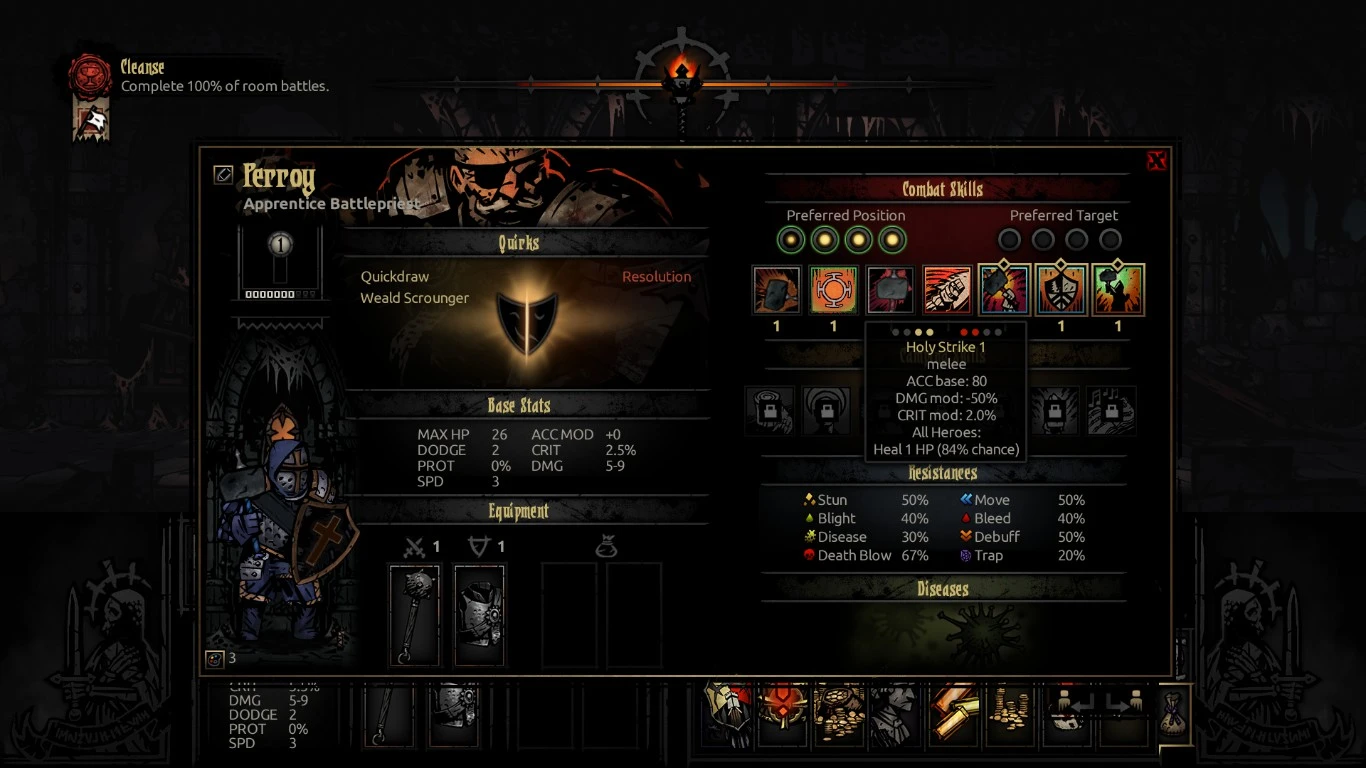This screenshot has width=1366, height=768.
Task: Open the loot sack icon
Action: click(1173, 713)
